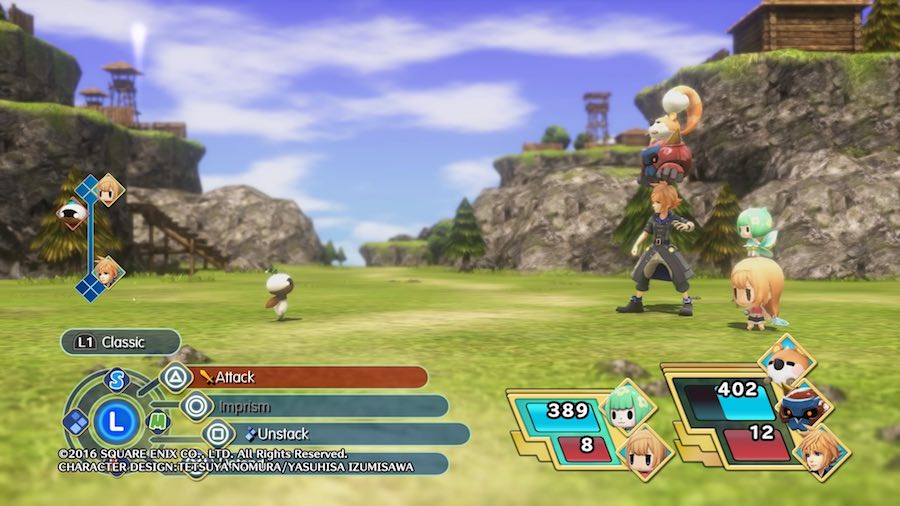
Task: Click the enemy portrait on the turn timeline
Action: point(72,212)
